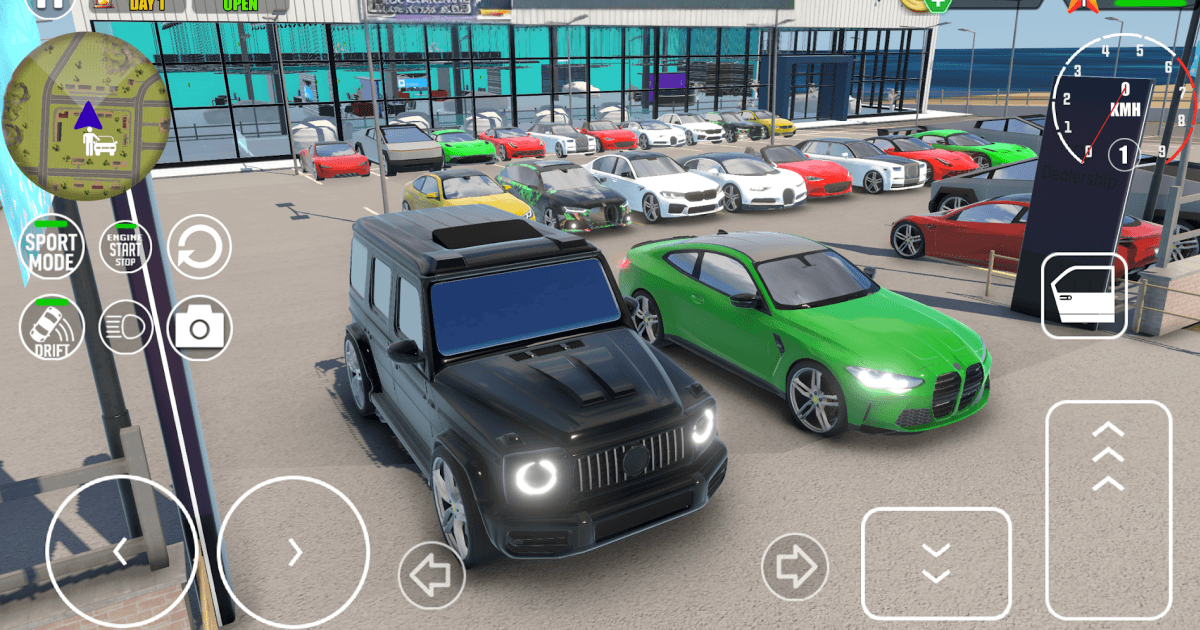Image resolution: width=1200 pixels, height=630 pixels.
Task: Steer left with the round arrow button
Action: [120, 550]
